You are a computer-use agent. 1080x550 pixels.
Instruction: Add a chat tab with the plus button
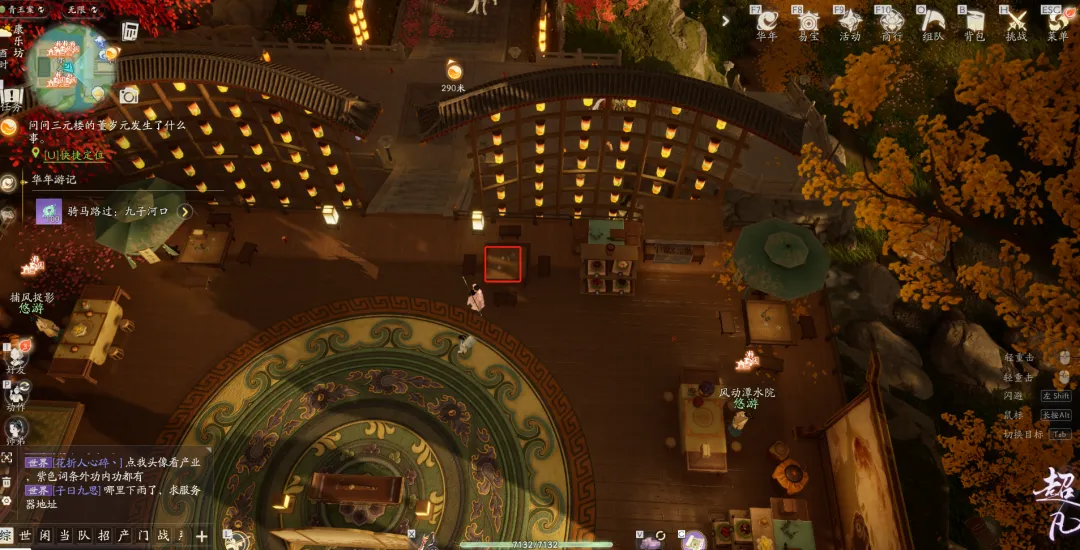coord(202,536)
